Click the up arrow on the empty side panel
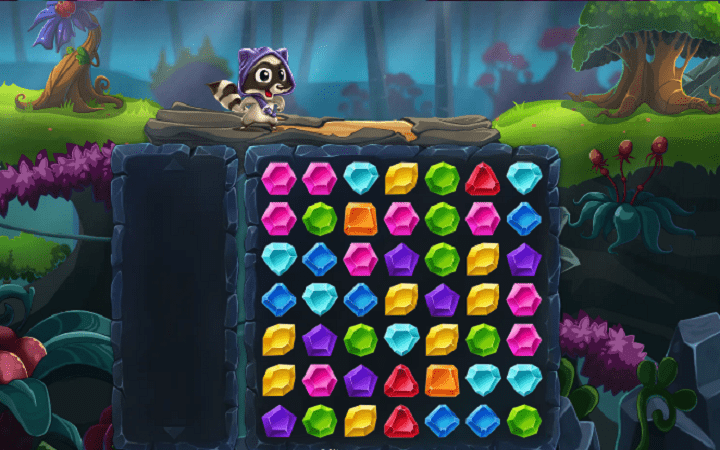 tap(175, 159)
